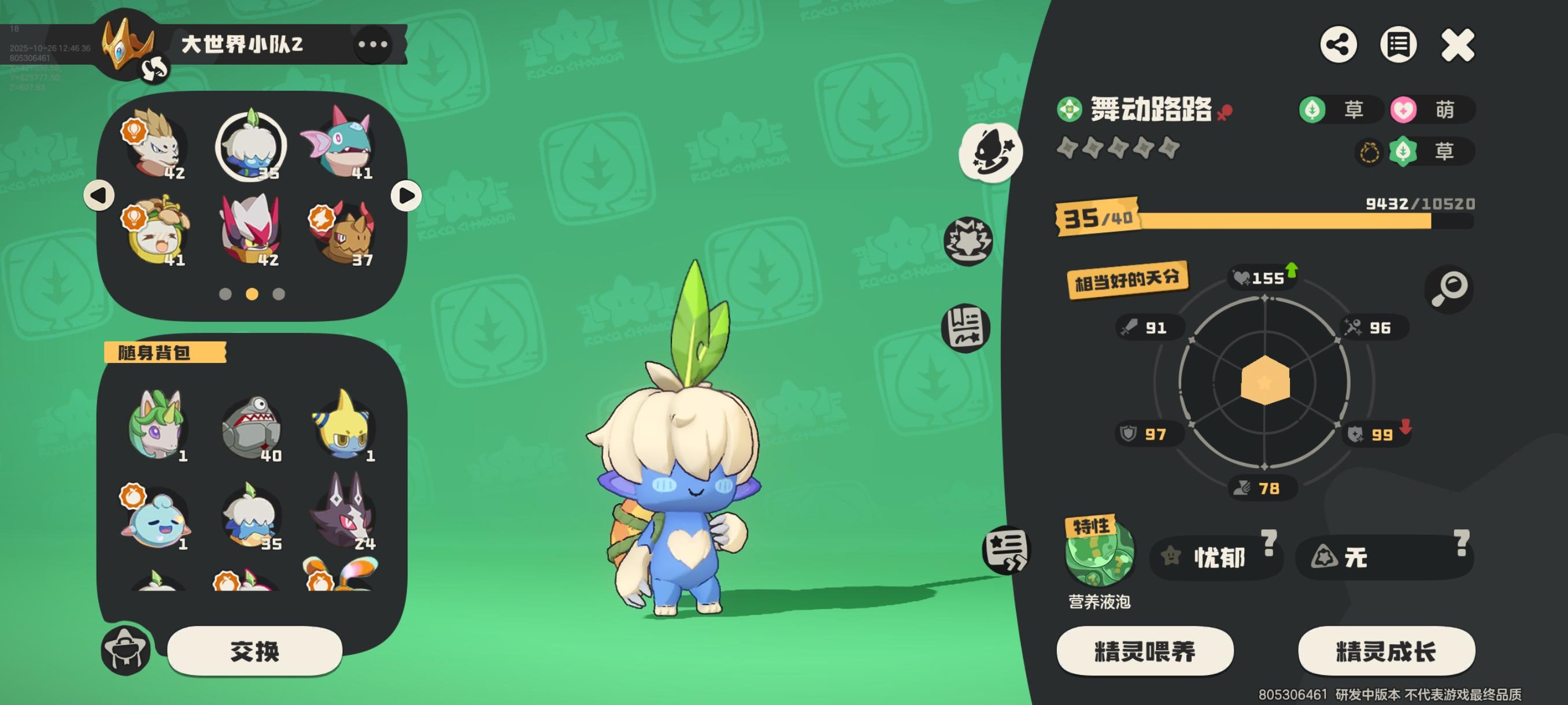Click the left arrow for previous team page

coord(99,195)
